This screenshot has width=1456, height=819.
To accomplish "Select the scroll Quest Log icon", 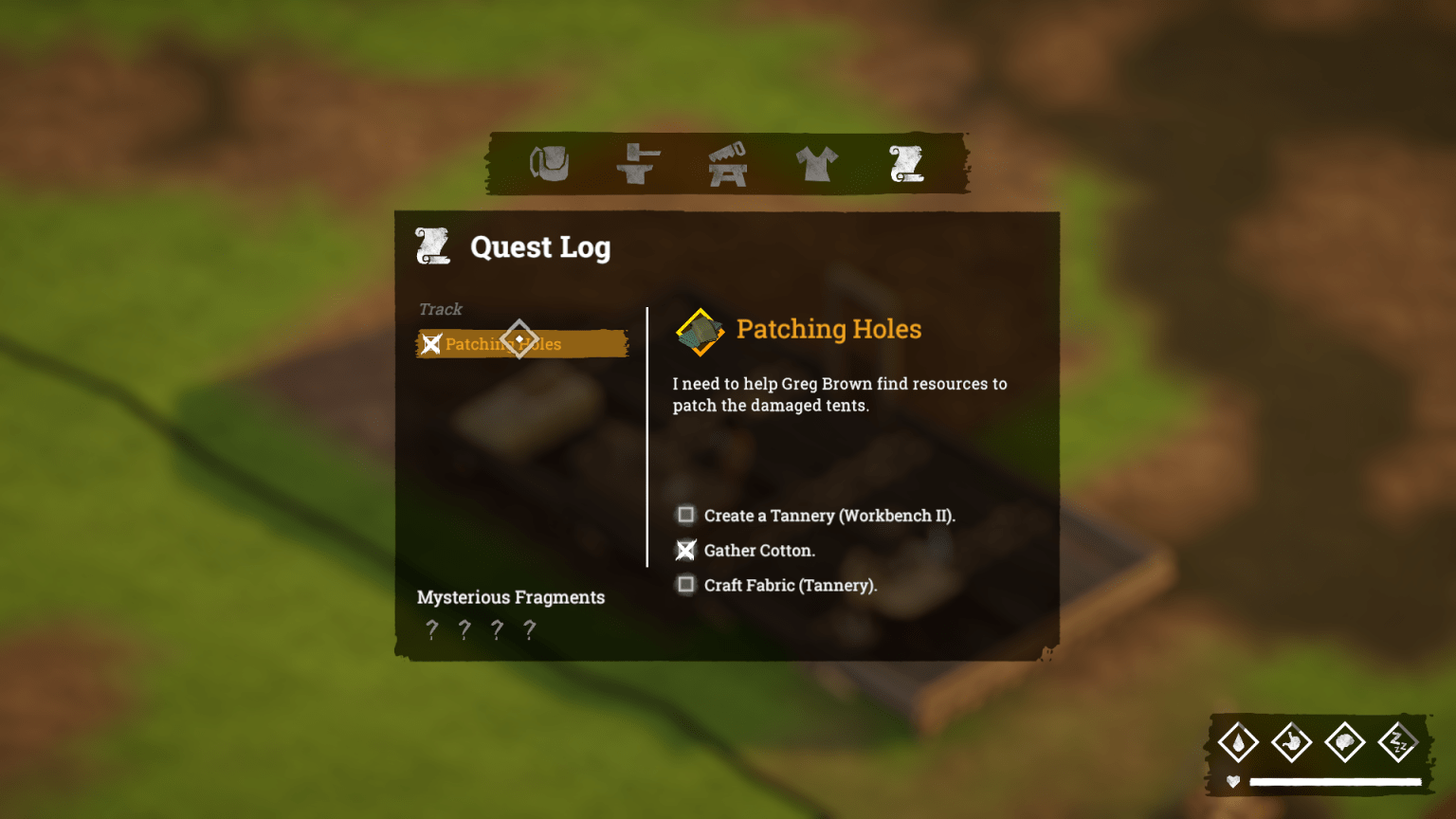I will 906,163.
